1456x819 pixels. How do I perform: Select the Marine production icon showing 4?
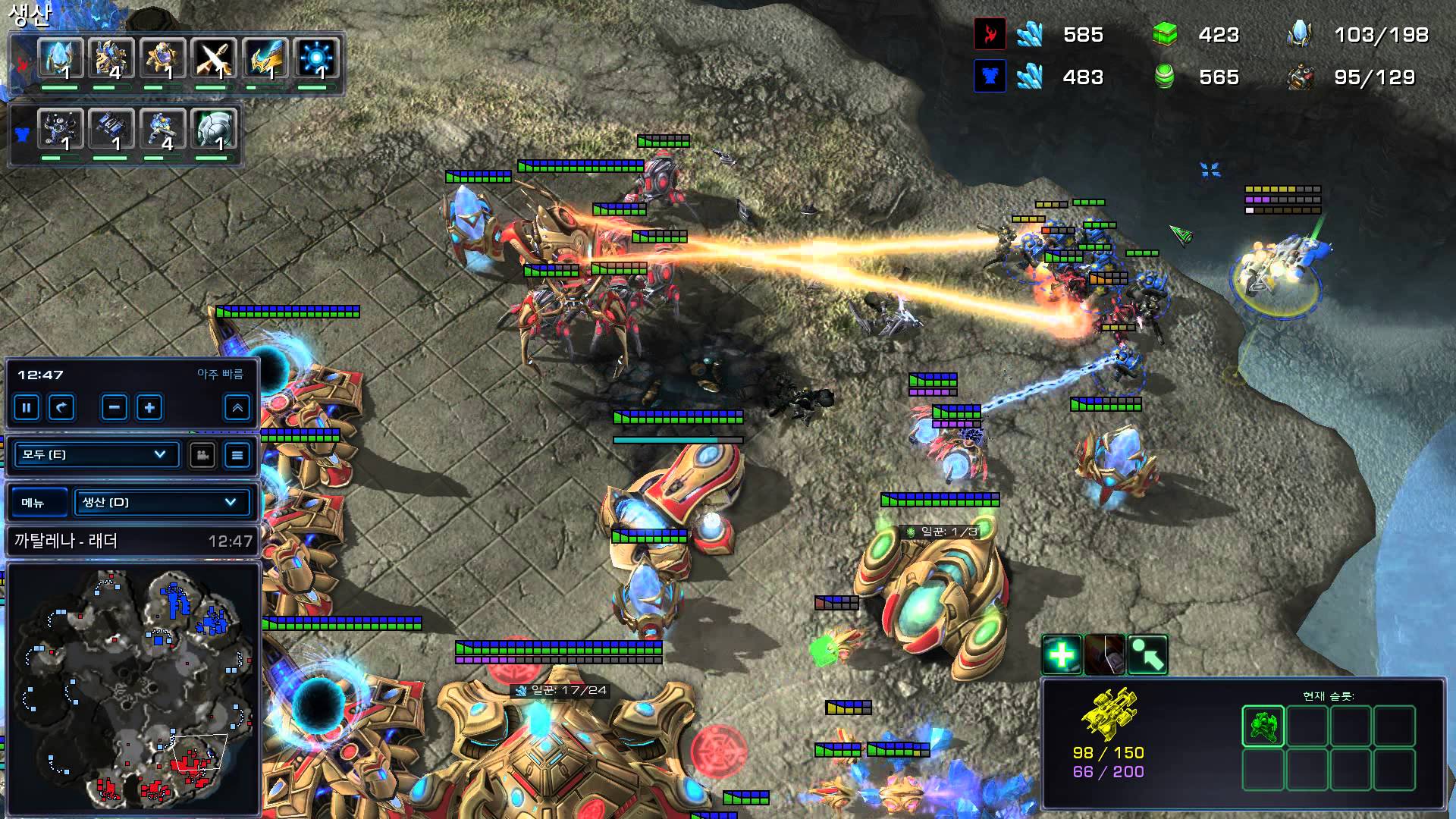click(162, 130)
